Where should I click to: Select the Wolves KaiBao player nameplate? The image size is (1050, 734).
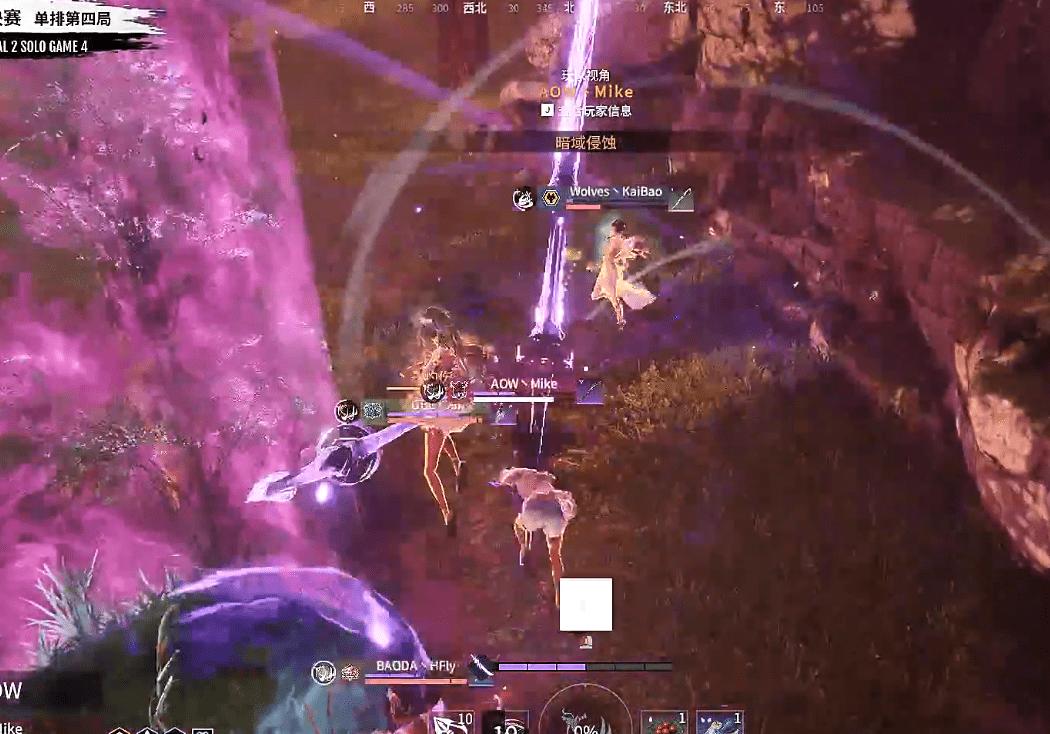pos(615,192)
